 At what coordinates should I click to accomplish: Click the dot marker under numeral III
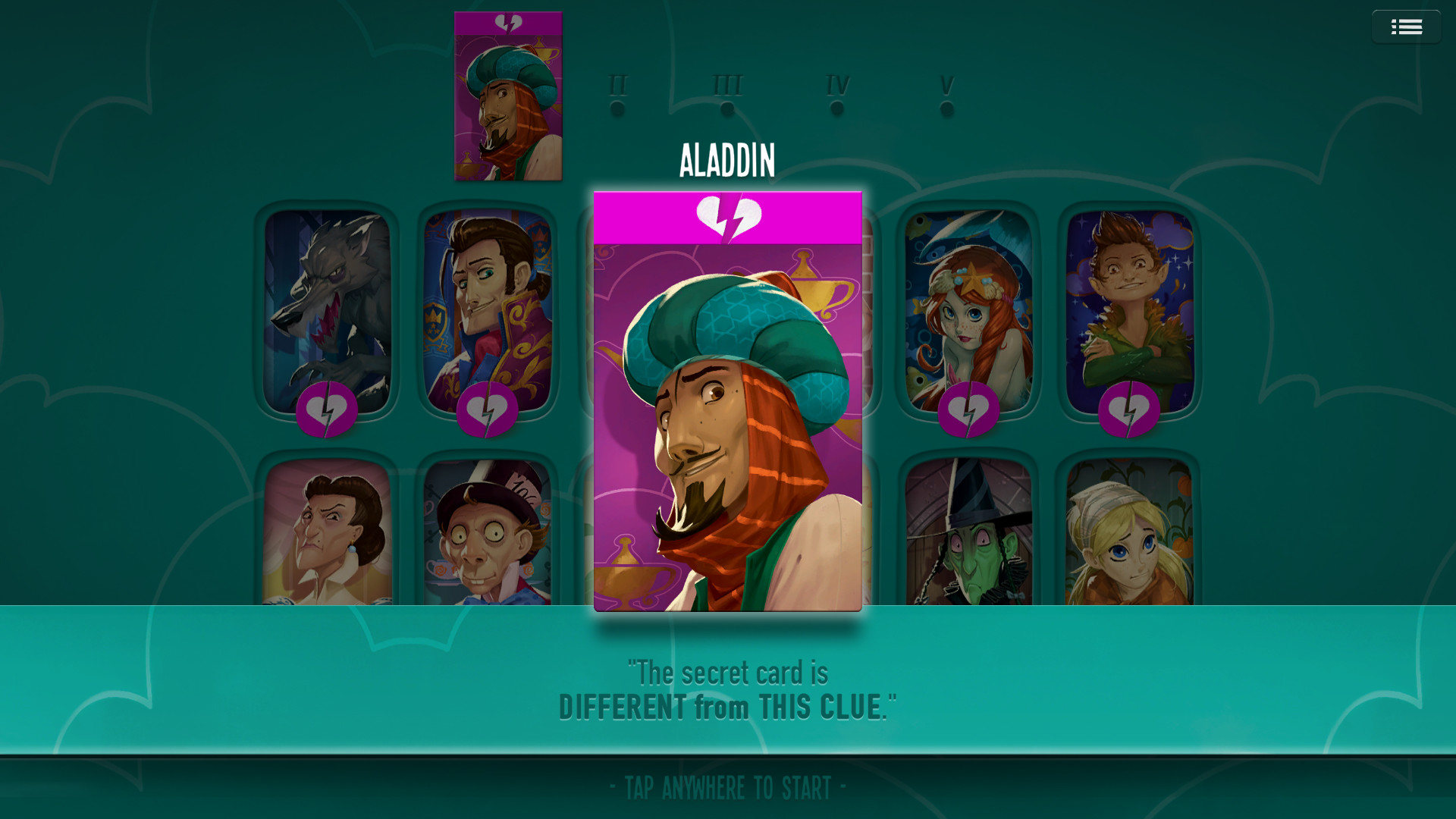tap(726, 108)
